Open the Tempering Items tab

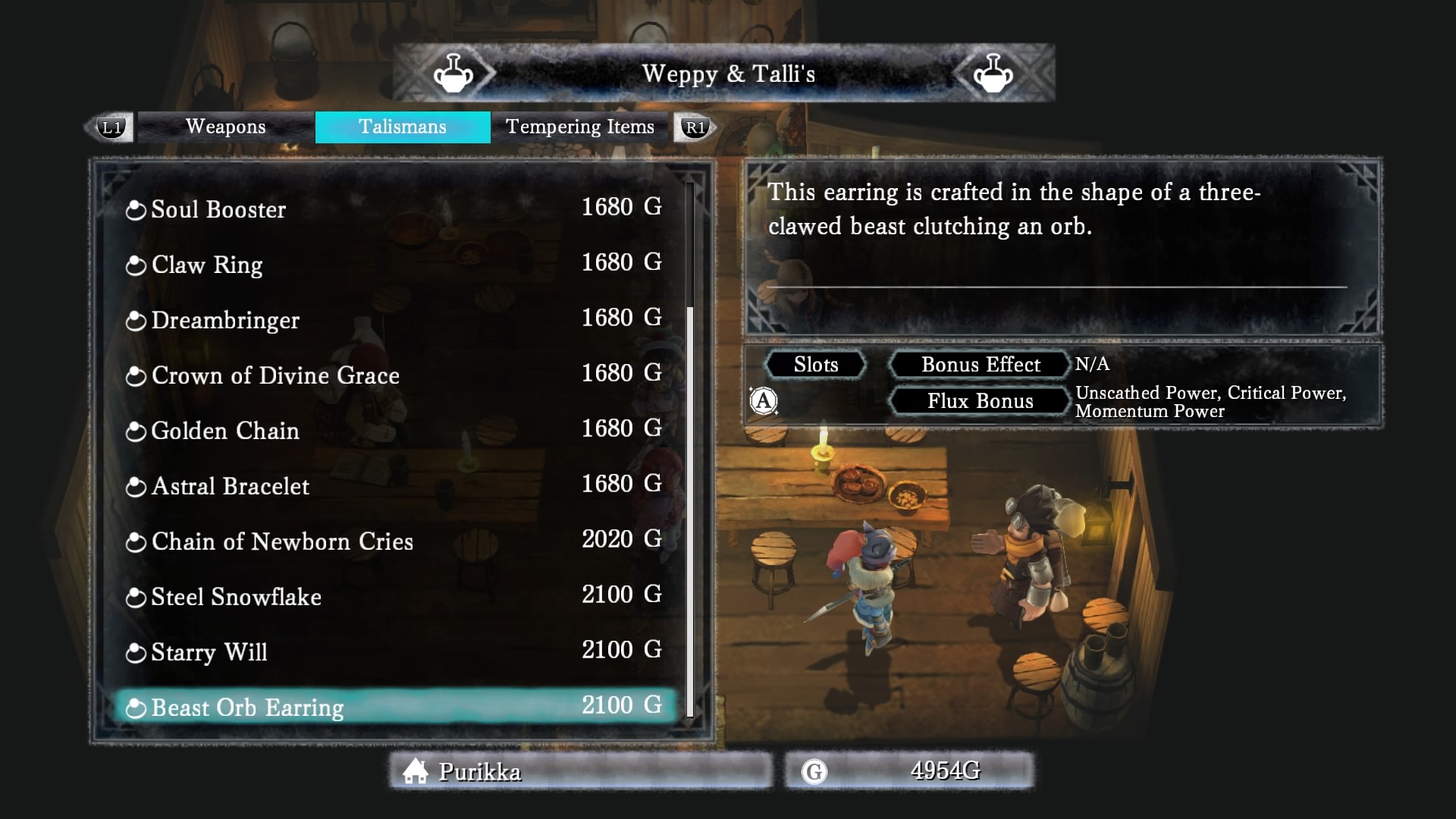point(579,127)
